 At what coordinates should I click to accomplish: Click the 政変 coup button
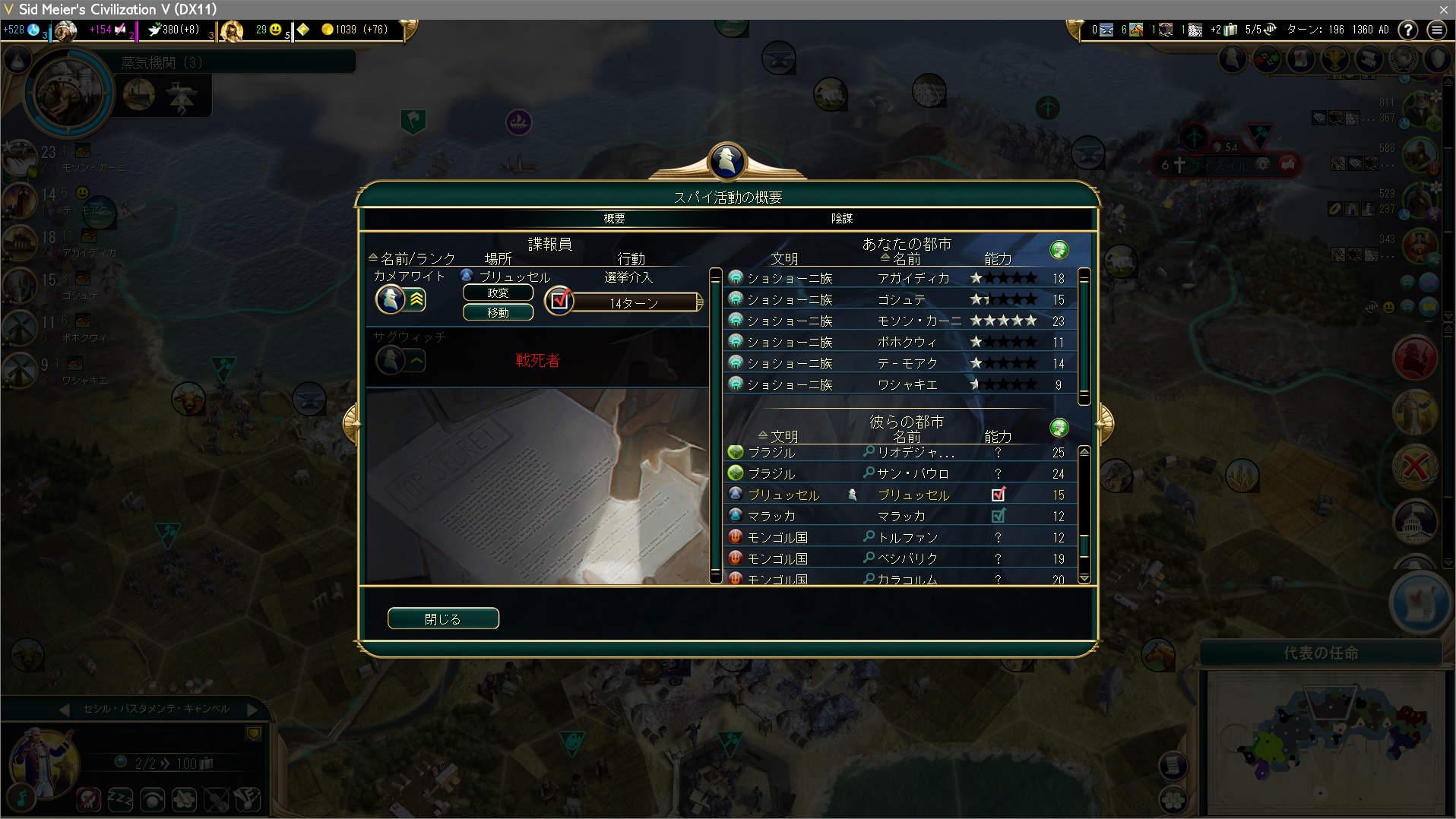pyautogui.click(x=498, y=293)
